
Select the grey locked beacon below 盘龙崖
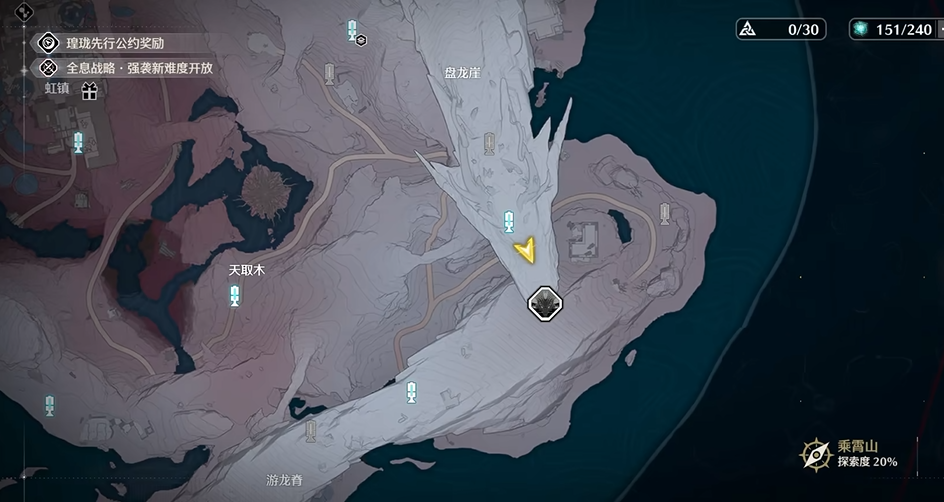pyautogui.click(x=489, y=143)
